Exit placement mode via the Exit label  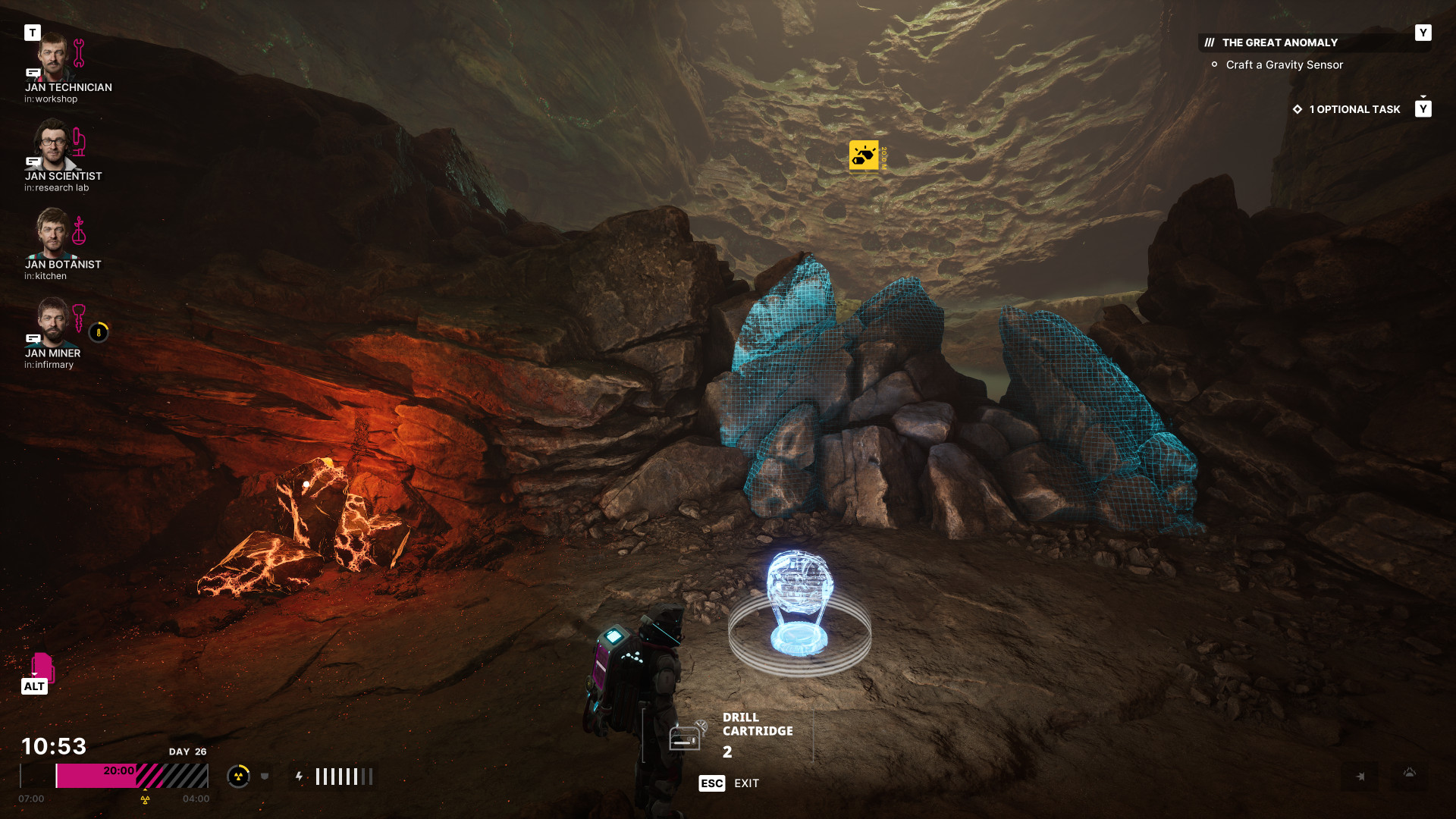click(746, 783)
